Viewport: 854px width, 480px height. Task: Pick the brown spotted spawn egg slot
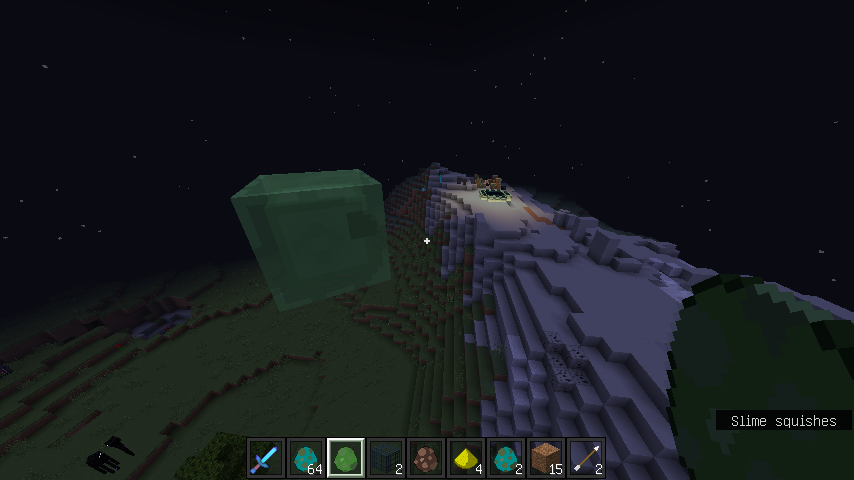pos(426,458)
